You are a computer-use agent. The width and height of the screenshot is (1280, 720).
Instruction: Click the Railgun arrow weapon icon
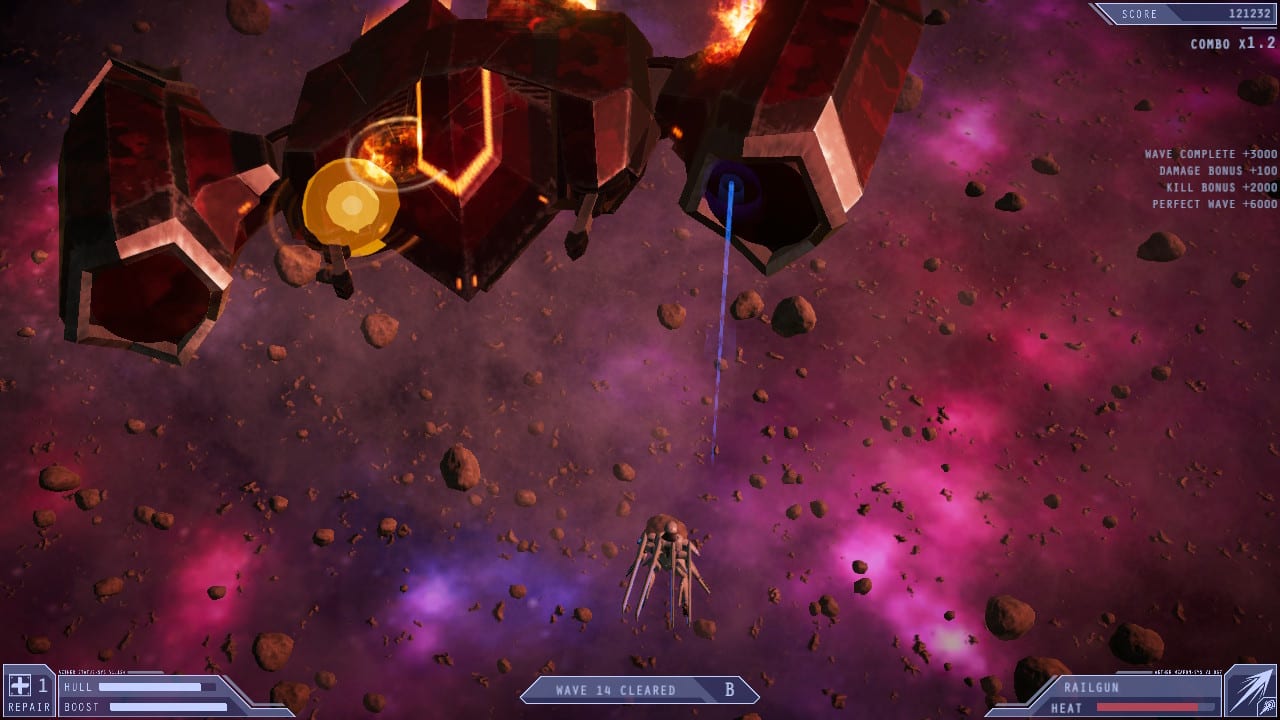[x=1249, y=689]
